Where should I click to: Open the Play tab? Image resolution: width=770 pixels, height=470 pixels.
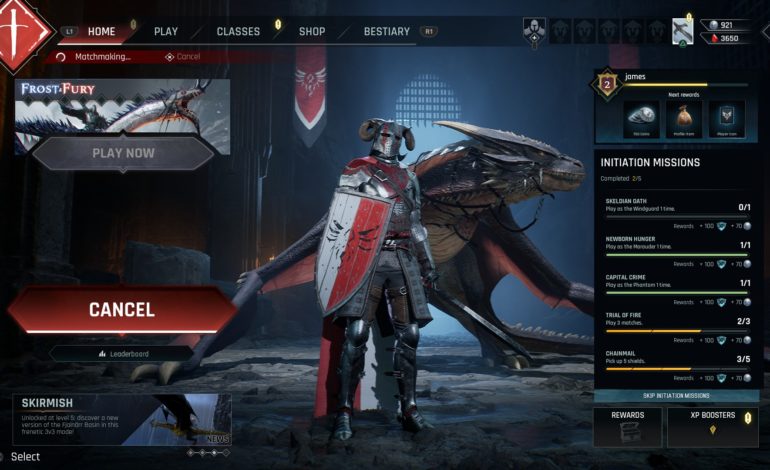tap(166, 32)
